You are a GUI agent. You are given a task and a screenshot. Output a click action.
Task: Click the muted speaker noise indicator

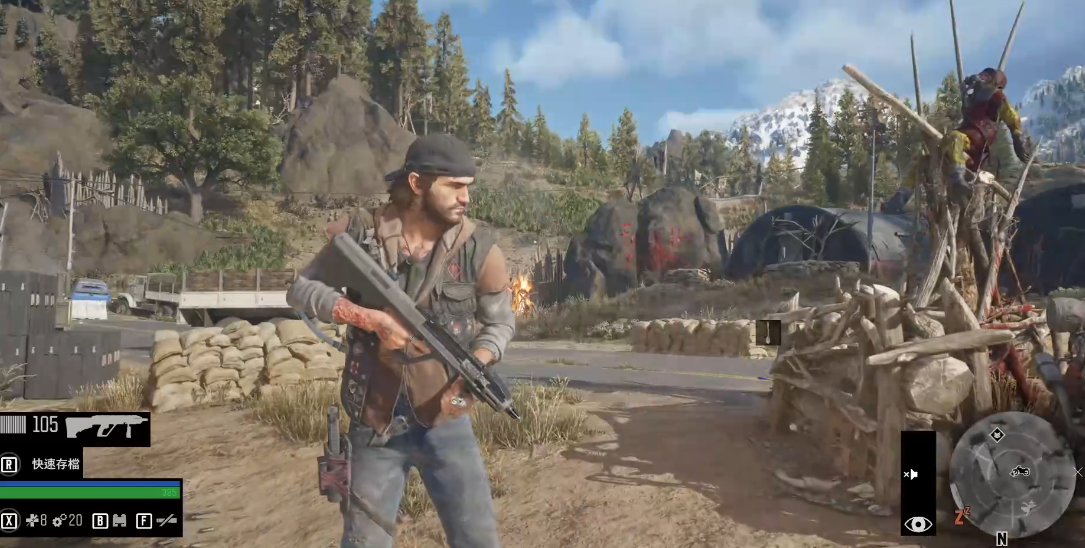pos(911,474)
